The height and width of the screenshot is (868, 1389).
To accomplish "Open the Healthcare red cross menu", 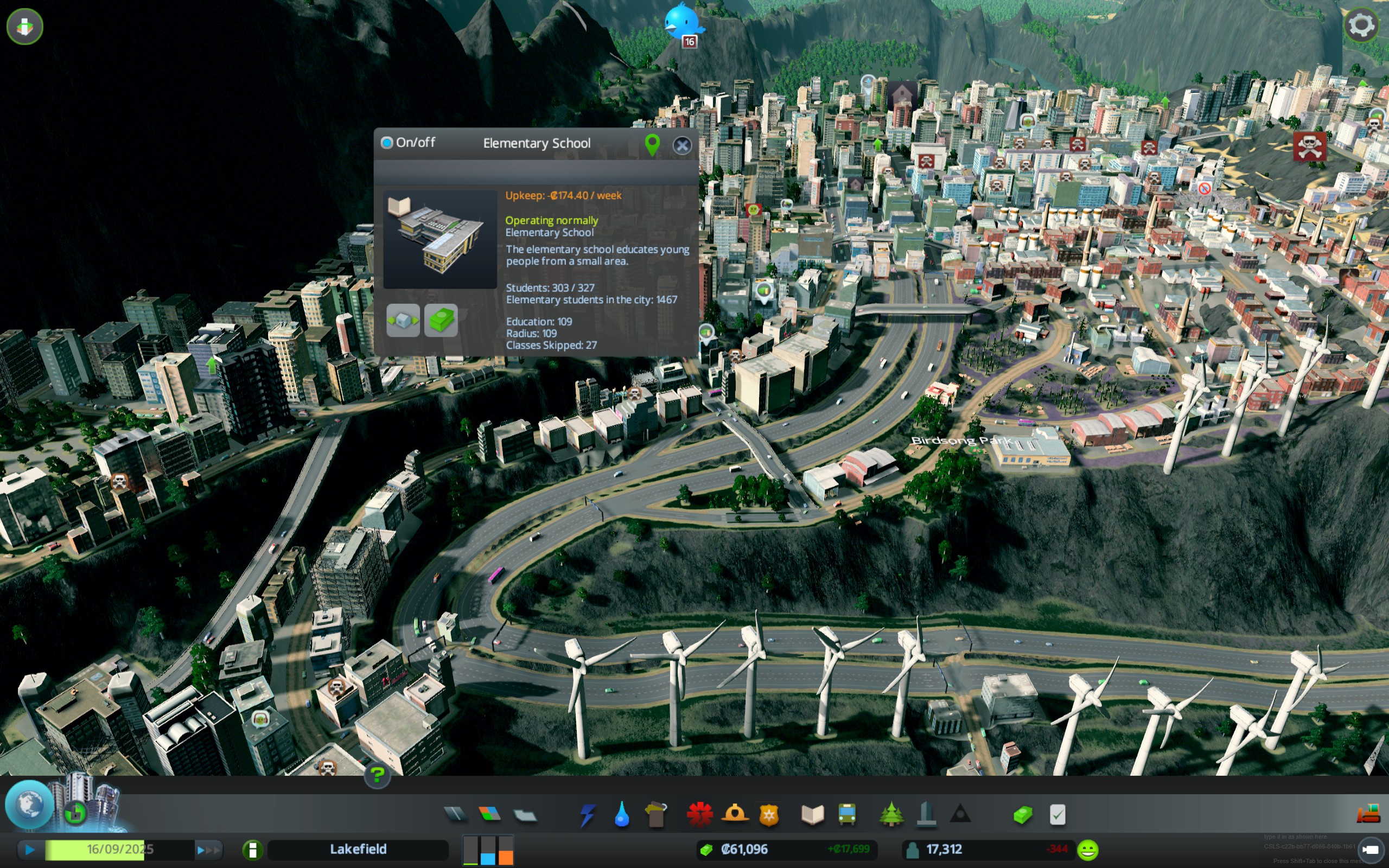I will [700, 815].
